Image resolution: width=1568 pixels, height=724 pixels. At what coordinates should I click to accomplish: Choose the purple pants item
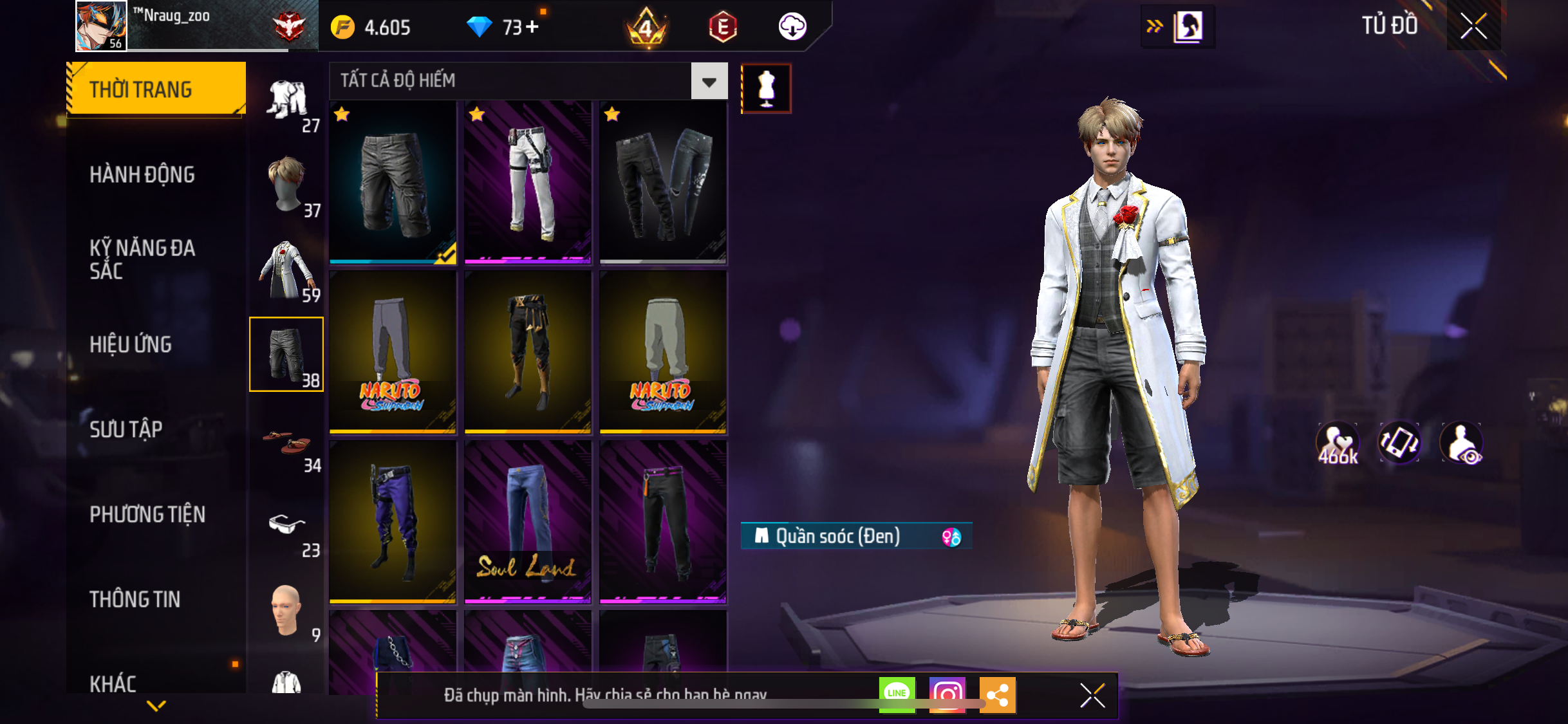click(393, 522)
